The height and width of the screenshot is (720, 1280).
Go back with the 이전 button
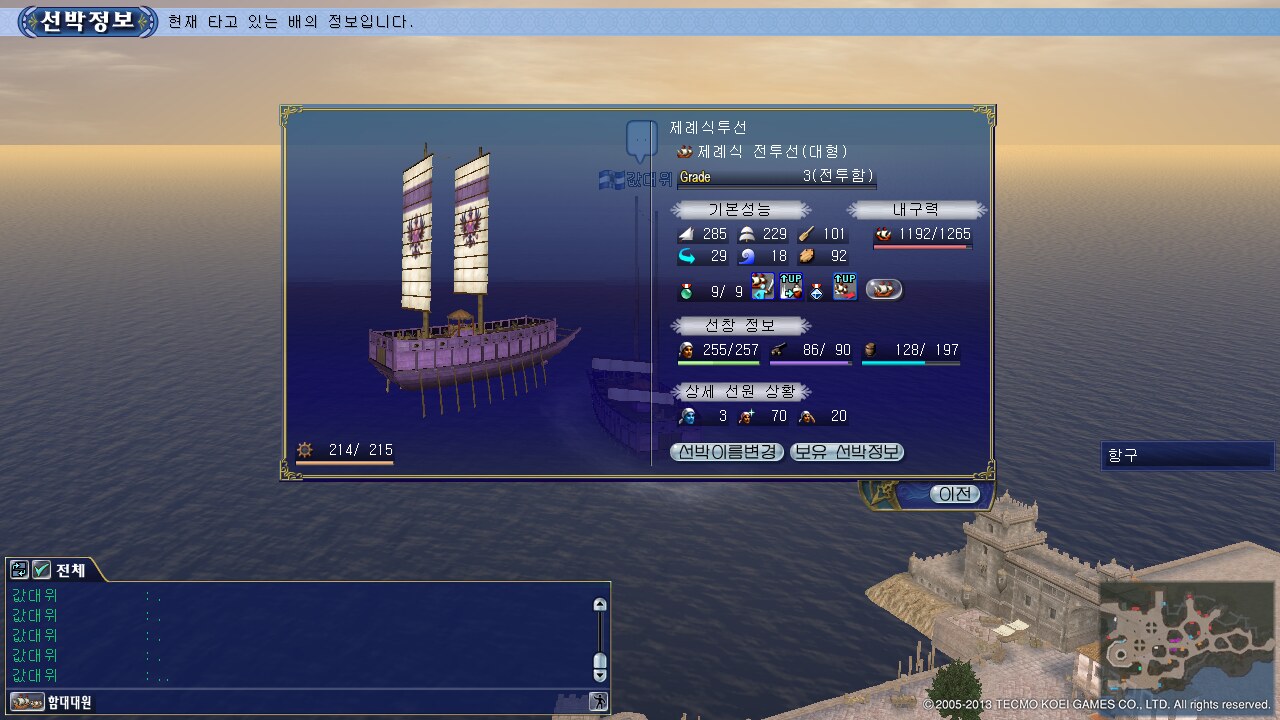[954, 494]
